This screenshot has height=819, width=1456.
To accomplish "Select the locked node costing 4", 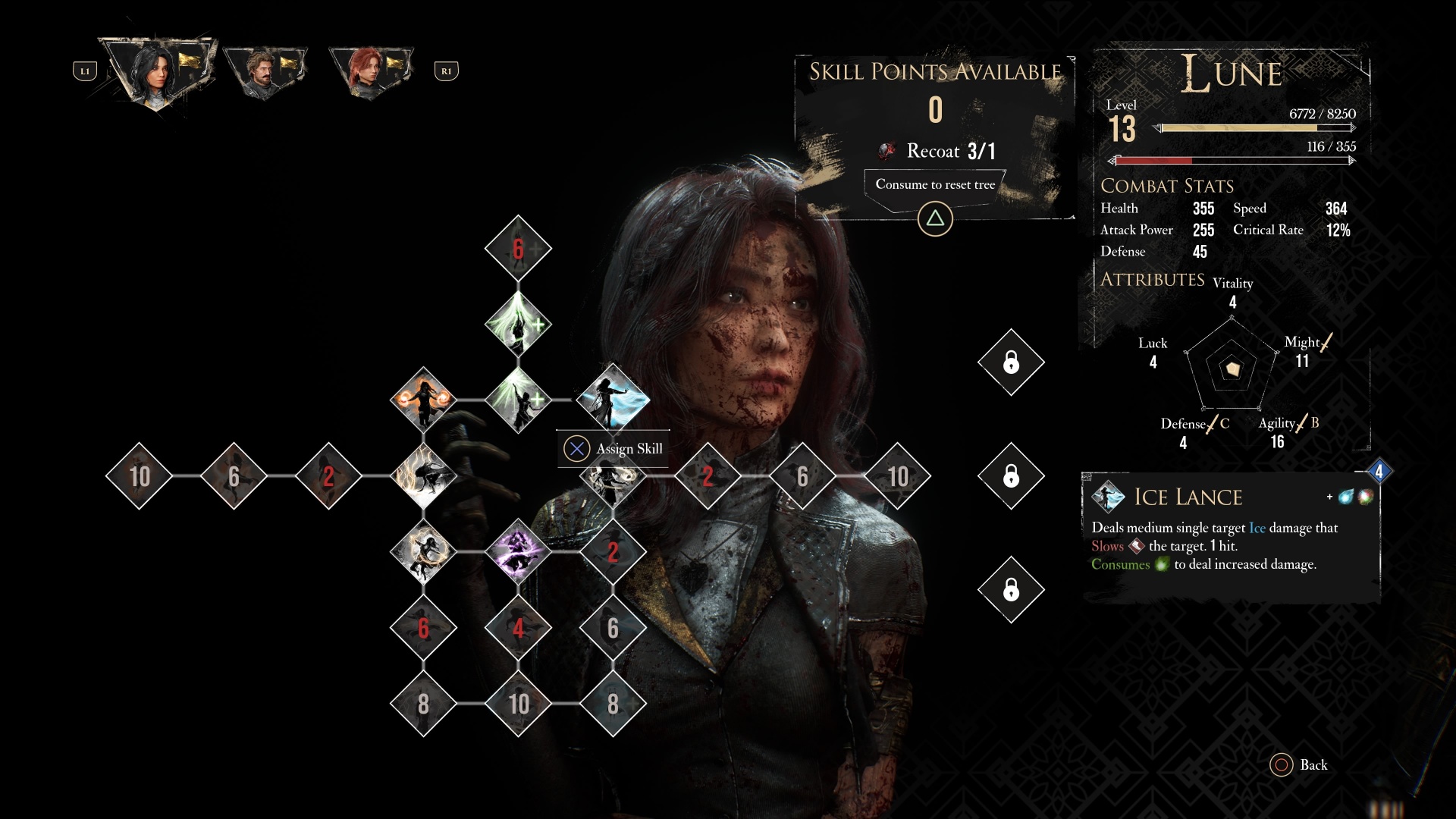I will point(518,627).
